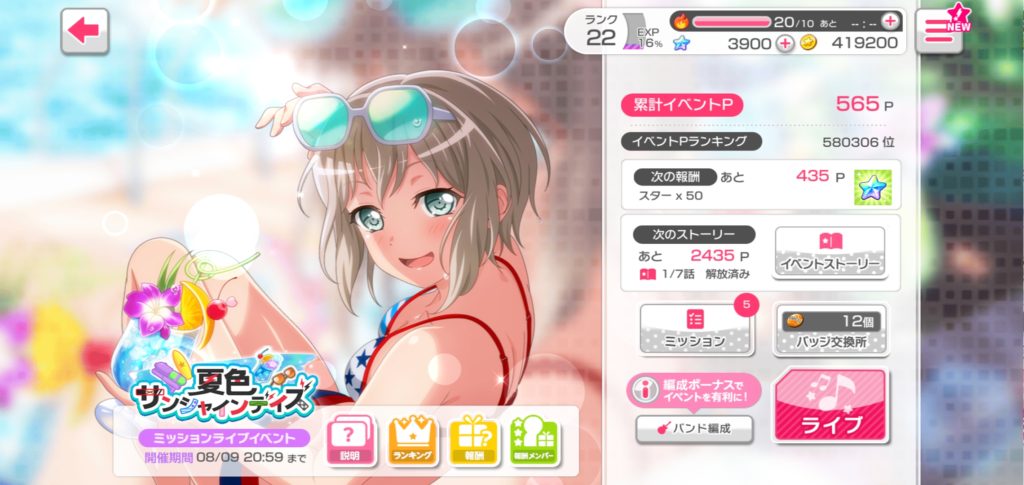The height and width of the screenshot is (485, 1024).
Task: Add stars with the pink plus button
Action: point(785,43)
